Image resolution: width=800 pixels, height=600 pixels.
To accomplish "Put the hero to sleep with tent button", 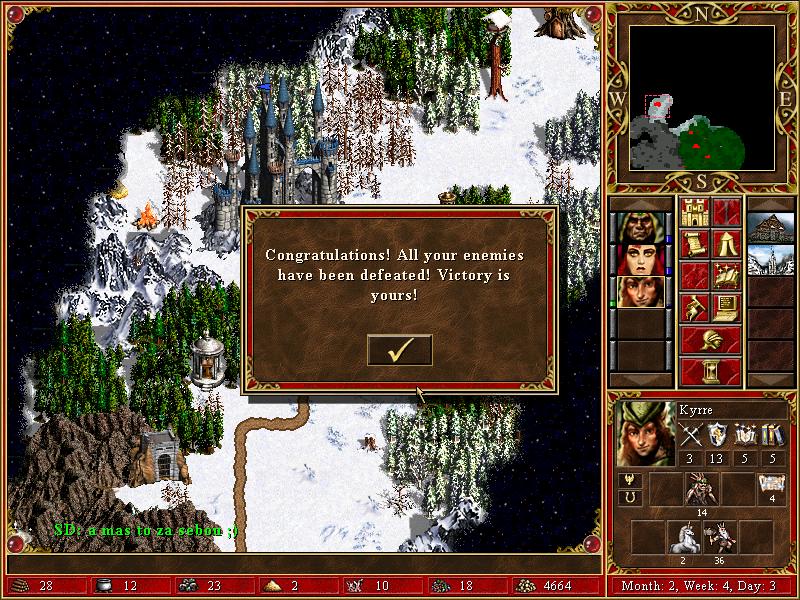I will [726, 244].
